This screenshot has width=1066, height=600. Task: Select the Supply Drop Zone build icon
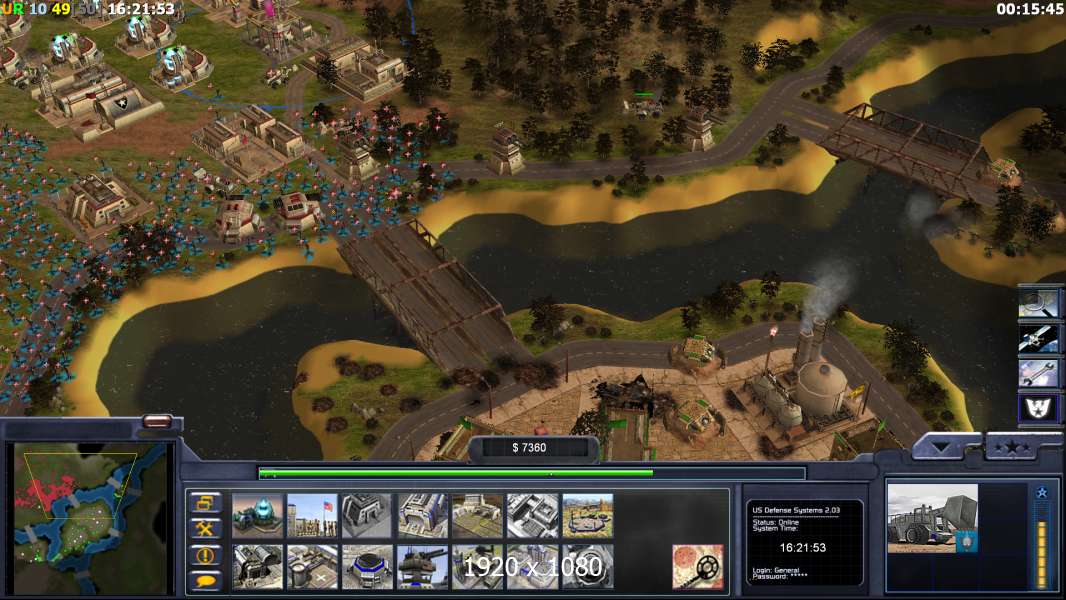(587, 515)
